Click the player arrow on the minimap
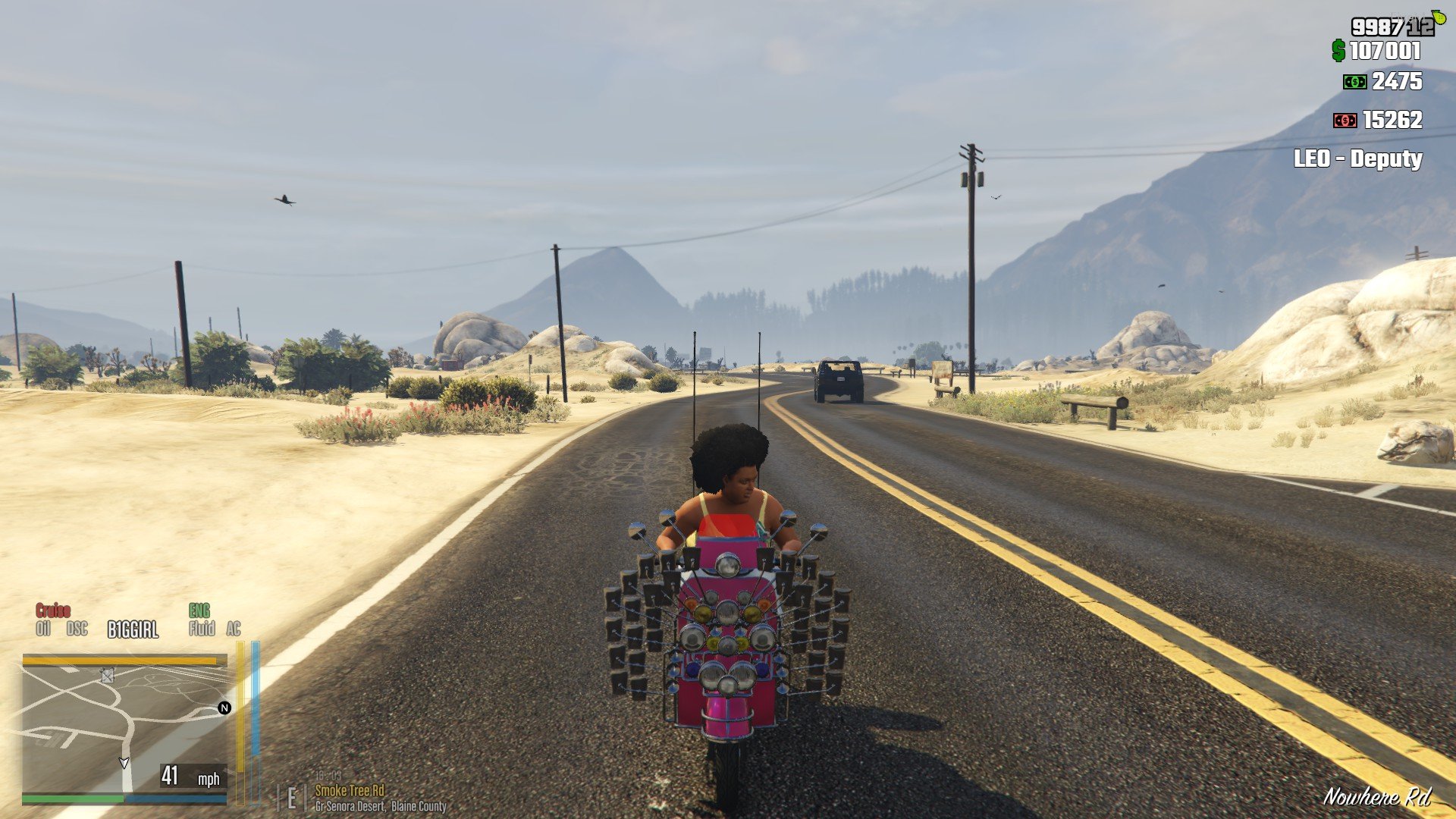The height and width of the screenshot is (819, 1456). tap(124, 762)
